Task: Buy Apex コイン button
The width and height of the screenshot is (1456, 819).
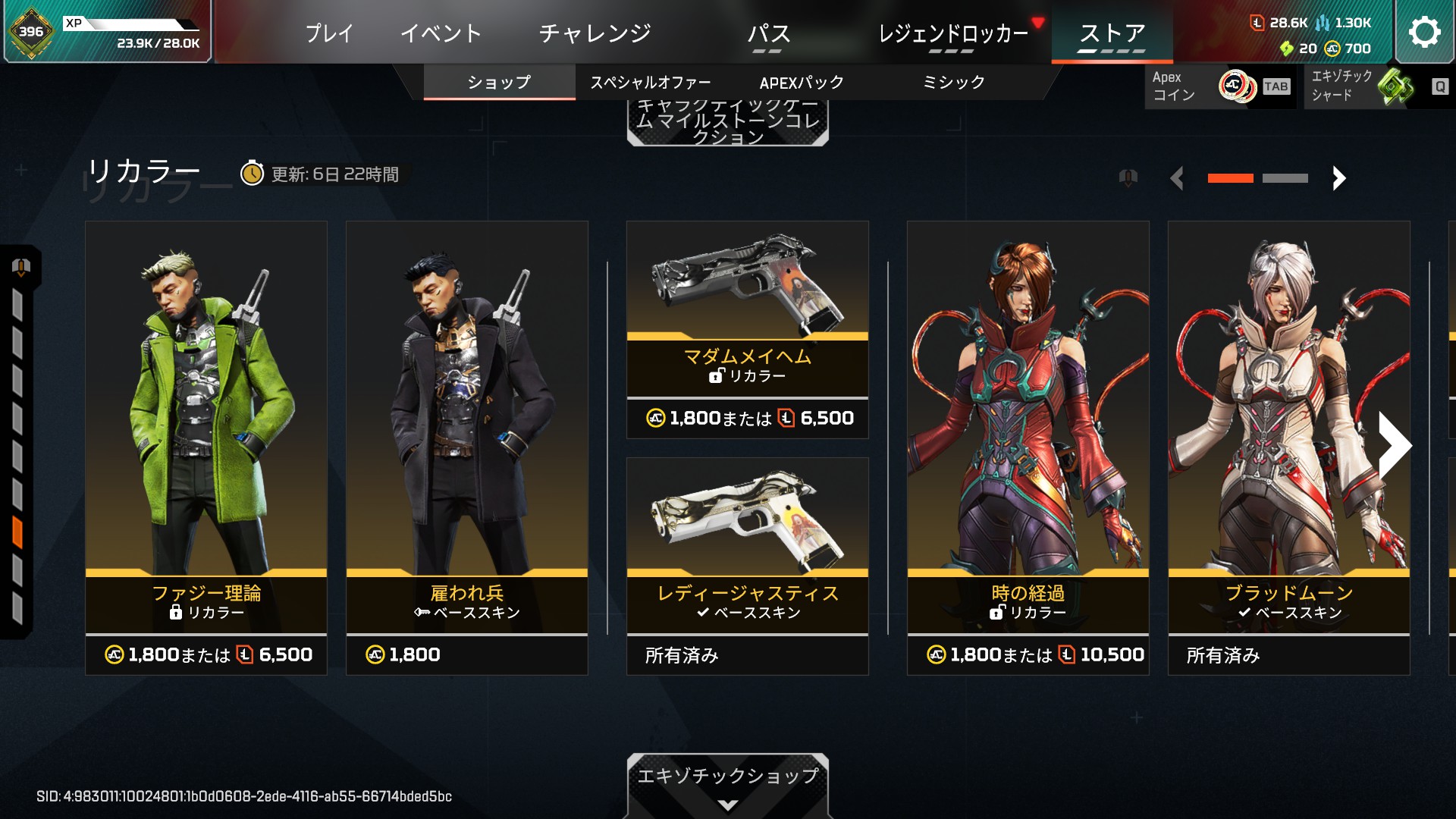Action: (1219, 86)
